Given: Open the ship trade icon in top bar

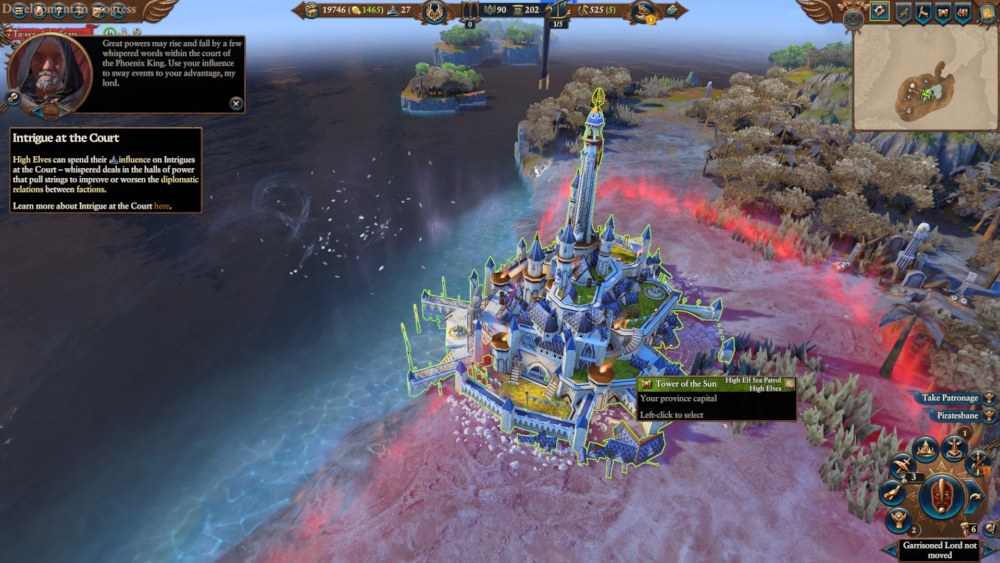Looking at the screenshot, I should (x=642, y=12).
